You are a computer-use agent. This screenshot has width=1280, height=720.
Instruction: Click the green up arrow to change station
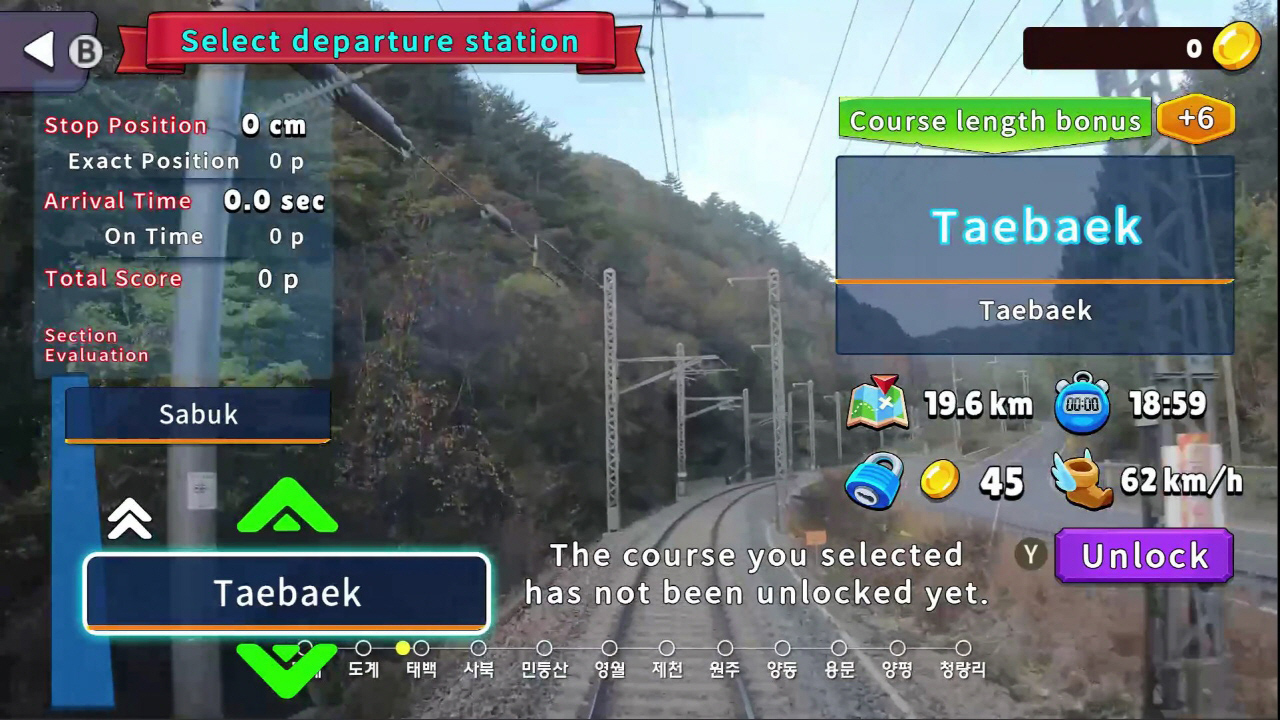[x=287, y=508]
